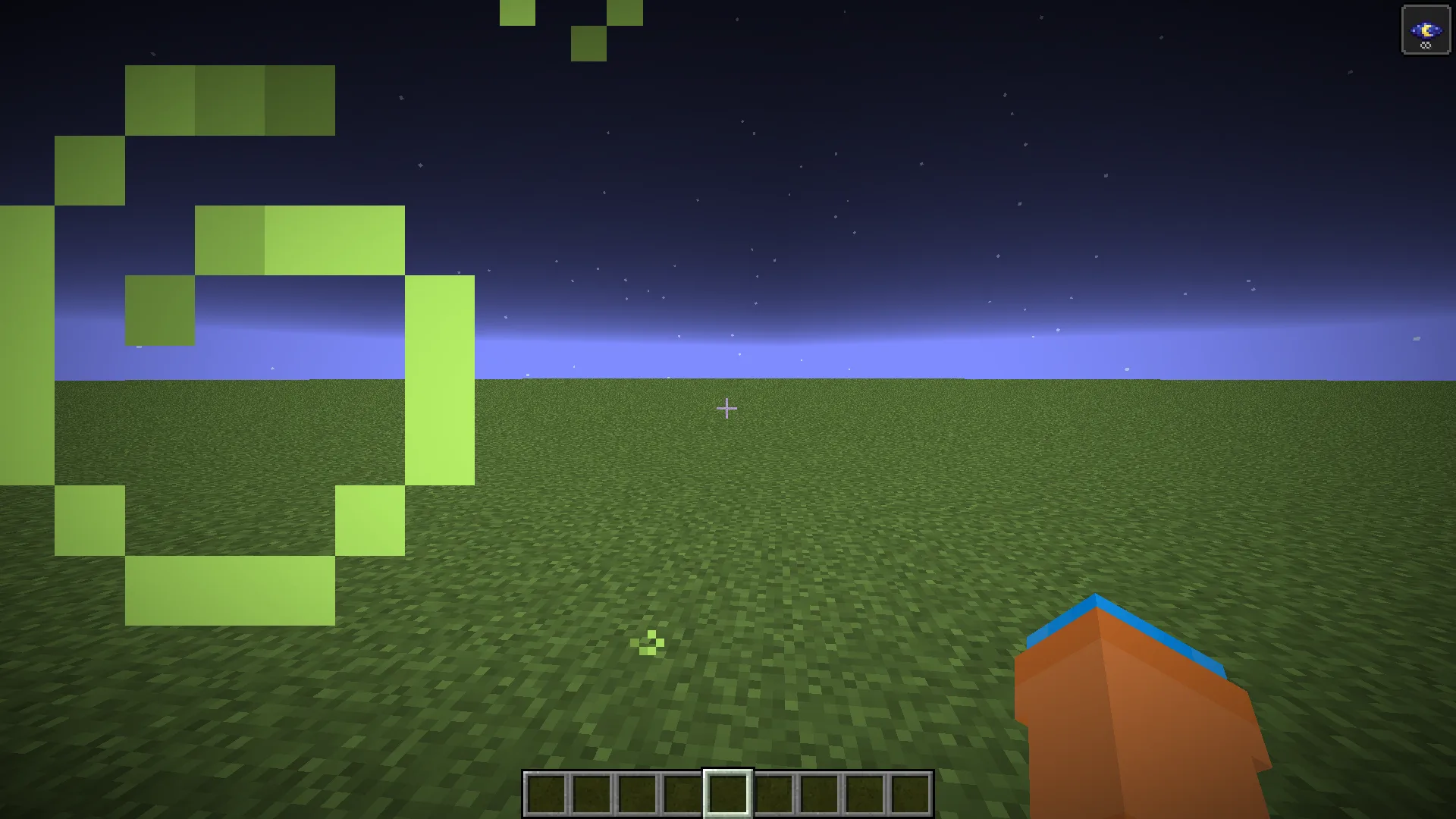Select the second hotbar slot

[x=590, y=794]
